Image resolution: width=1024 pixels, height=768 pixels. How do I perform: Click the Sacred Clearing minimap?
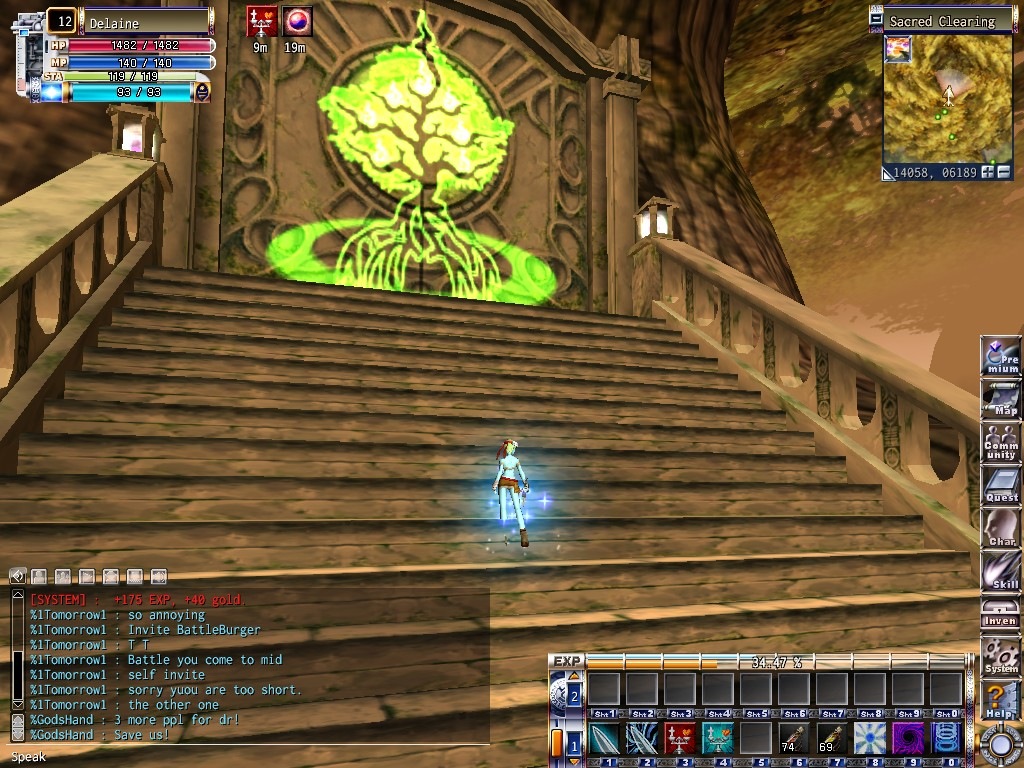tap(947, 100)
